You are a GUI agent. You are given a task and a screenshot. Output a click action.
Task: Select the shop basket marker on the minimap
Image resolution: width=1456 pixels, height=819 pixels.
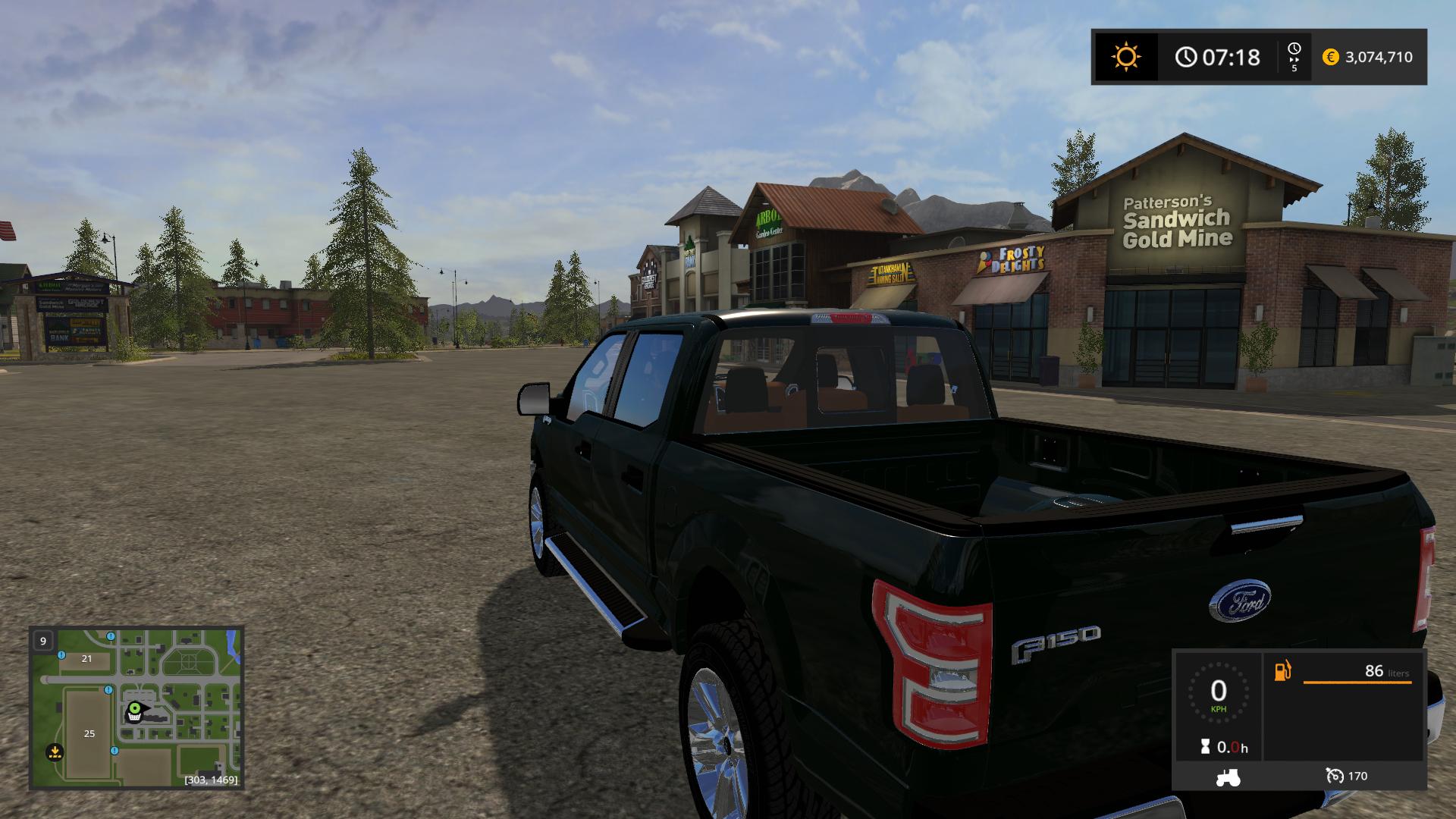[x=133, y=718]
